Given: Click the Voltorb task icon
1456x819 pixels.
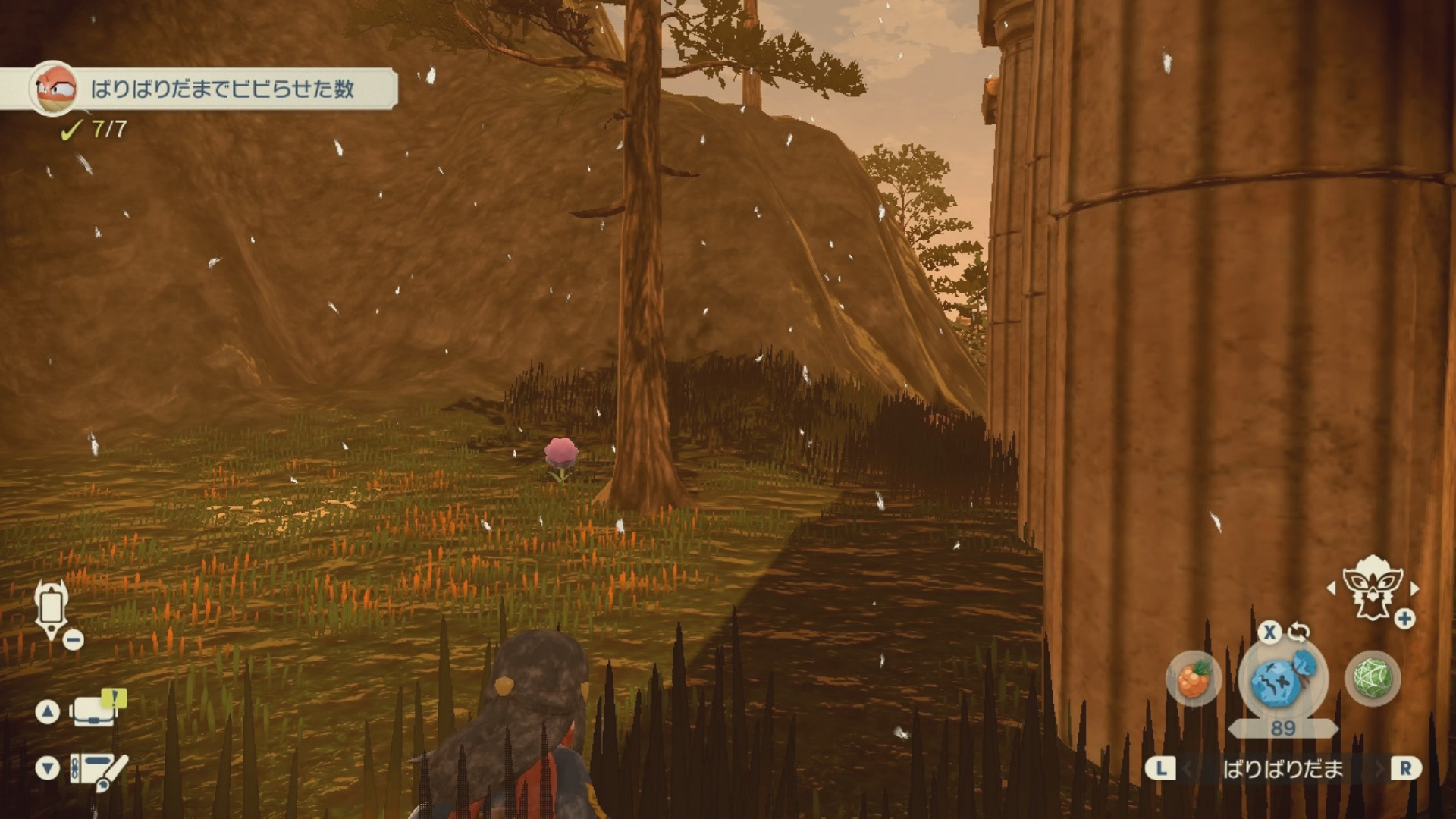Looking at the screenshot, I should [x=54, y=89].
